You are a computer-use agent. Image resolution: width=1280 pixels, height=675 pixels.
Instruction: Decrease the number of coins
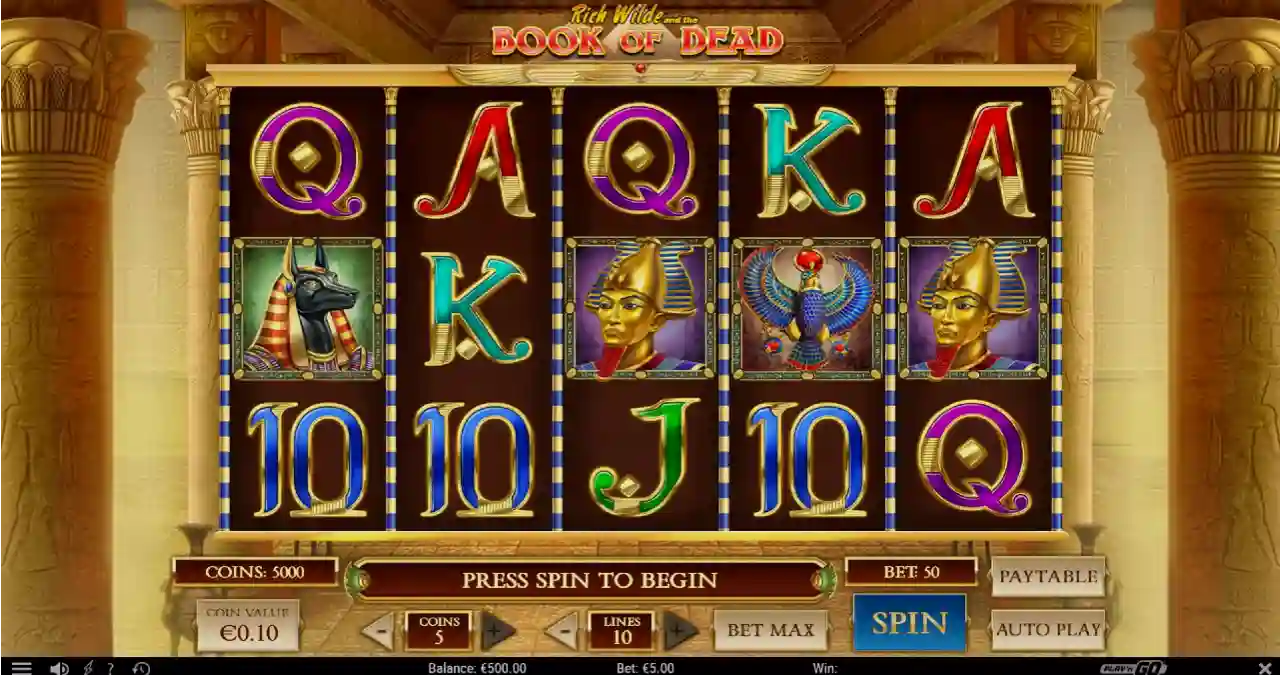378,631
